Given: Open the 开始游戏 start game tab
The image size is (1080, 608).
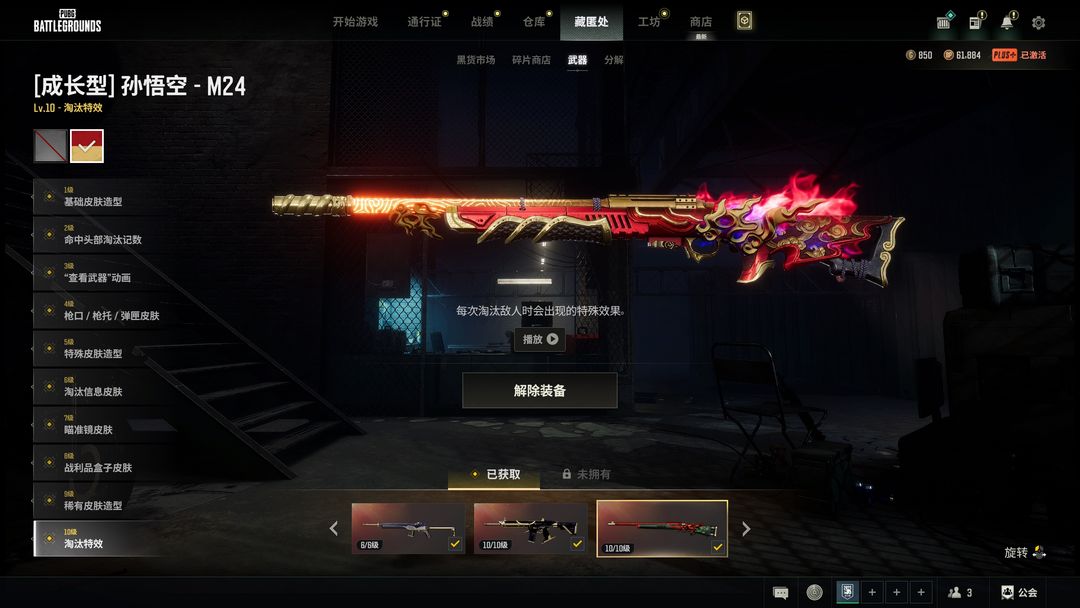Looking at the screenshot, I should (355, 22).
